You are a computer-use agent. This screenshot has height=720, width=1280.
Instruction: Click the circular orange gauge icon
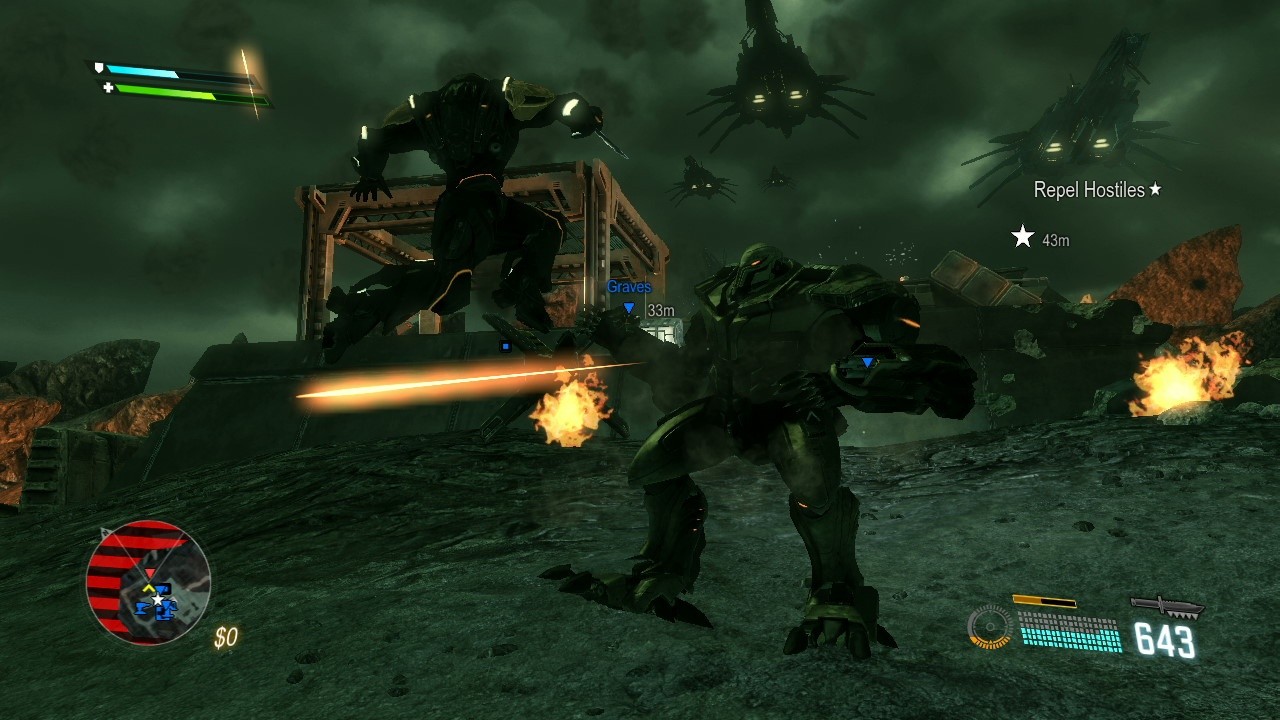[989, 628]
